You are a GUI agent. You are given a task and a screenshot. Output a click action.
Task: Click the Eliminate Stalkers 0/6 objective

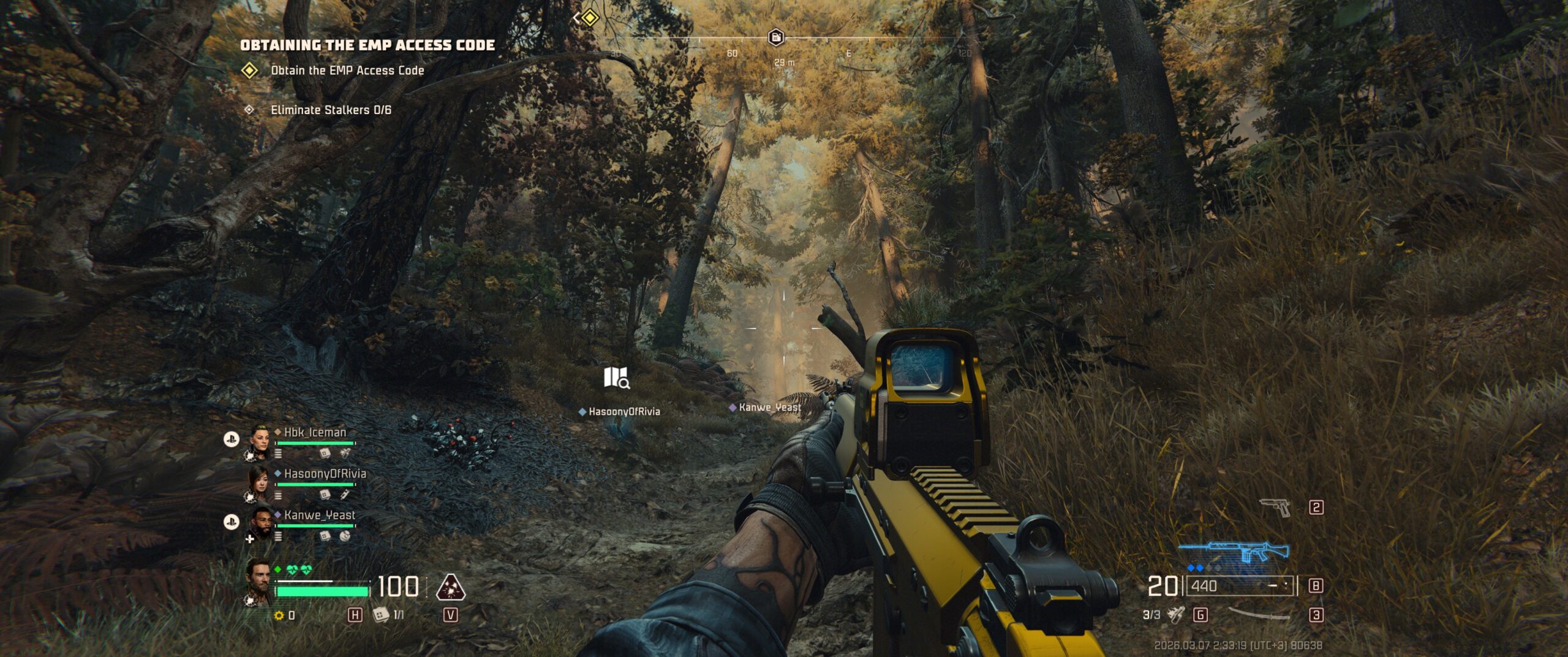(331, 110)
